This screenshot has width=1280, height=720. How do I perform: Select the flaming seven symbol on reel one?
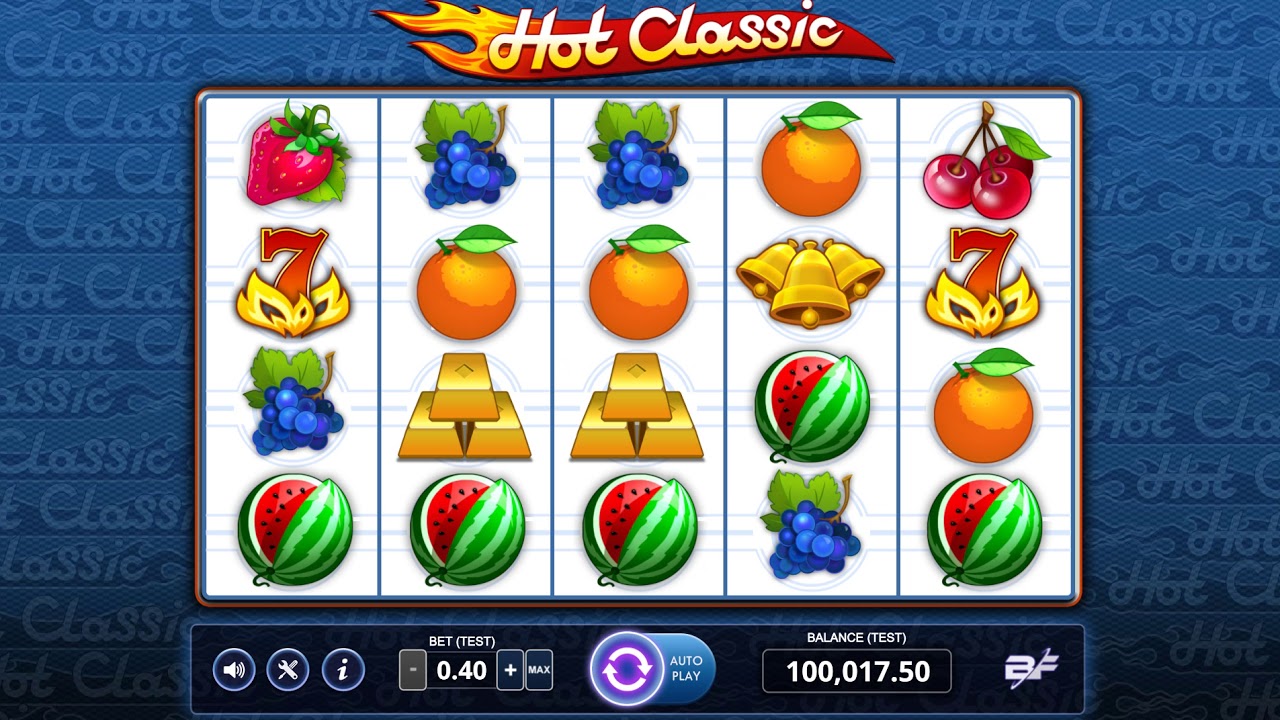[x=293, y=286]
